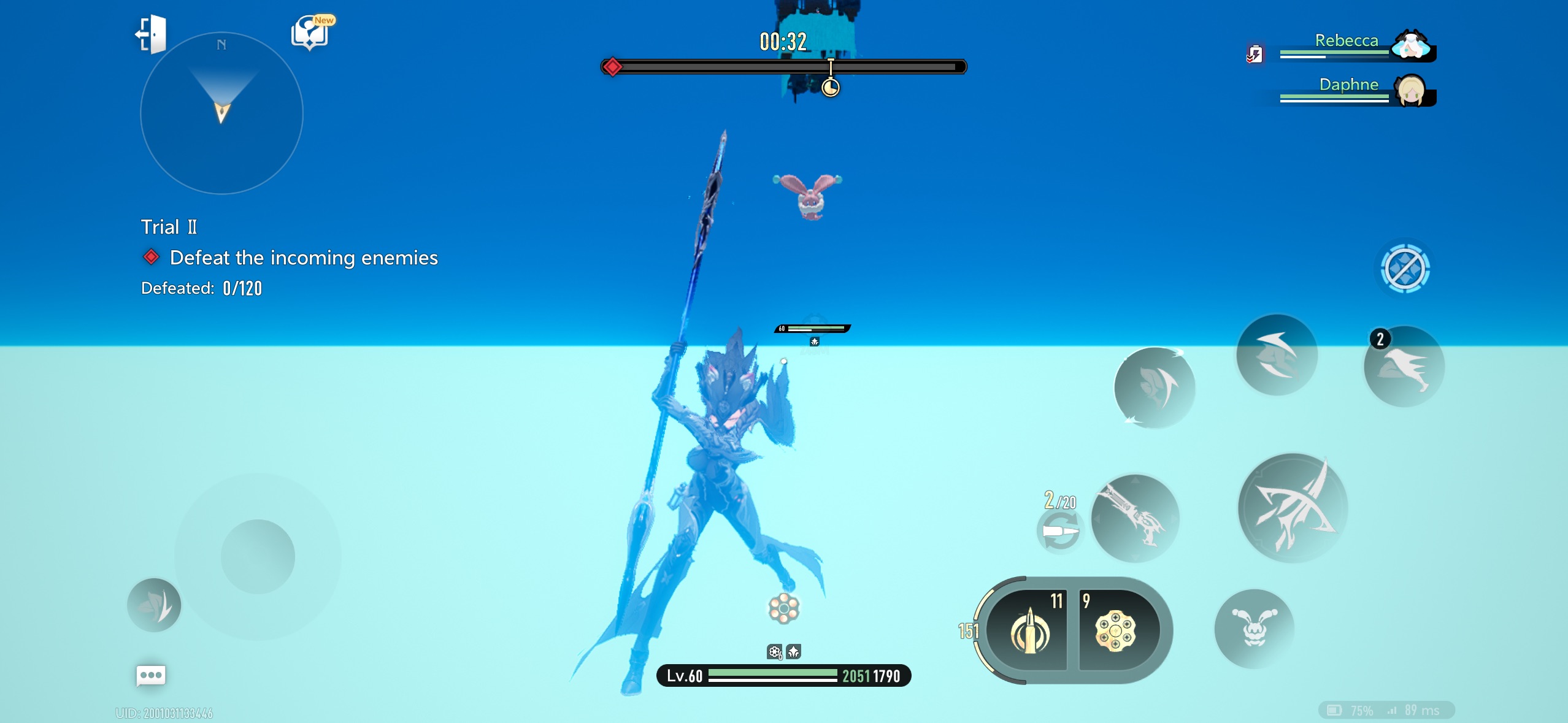Screen dimensions: 1568x723
Task: Open the circular compass minimap
Action: pyautogui.click(x=221, y=113)
